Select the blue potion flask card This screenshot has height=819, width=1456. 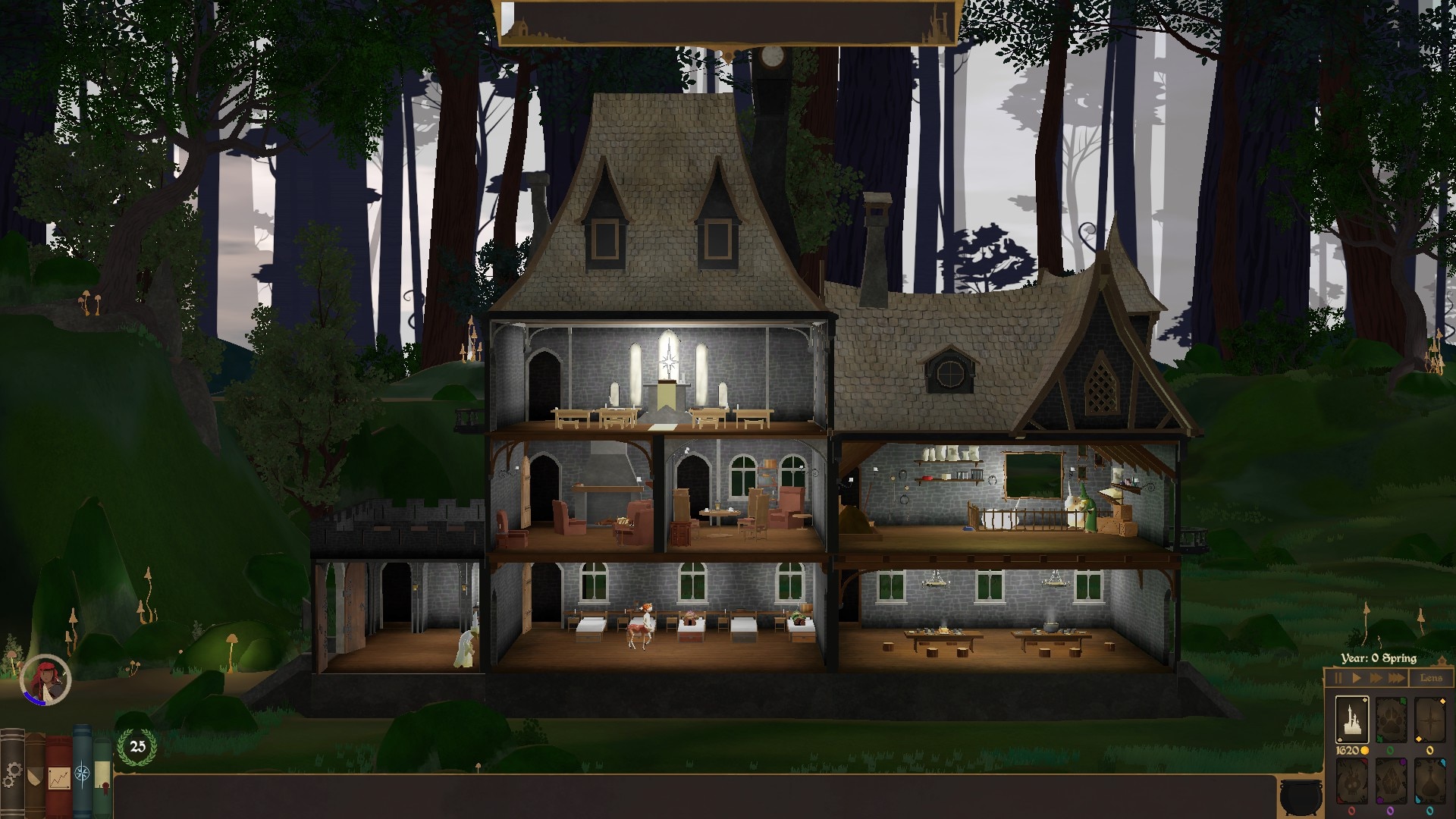coord(1429,781)
